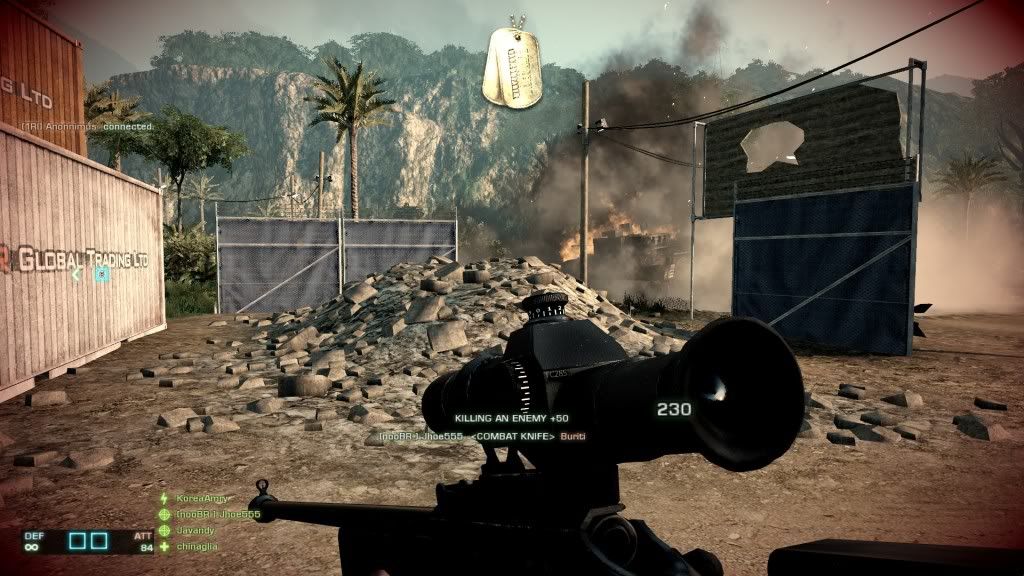Viewport: 1024px width, 576px height.
Task: Click the cyan square objective marker
Action: [x=101, y=274]
